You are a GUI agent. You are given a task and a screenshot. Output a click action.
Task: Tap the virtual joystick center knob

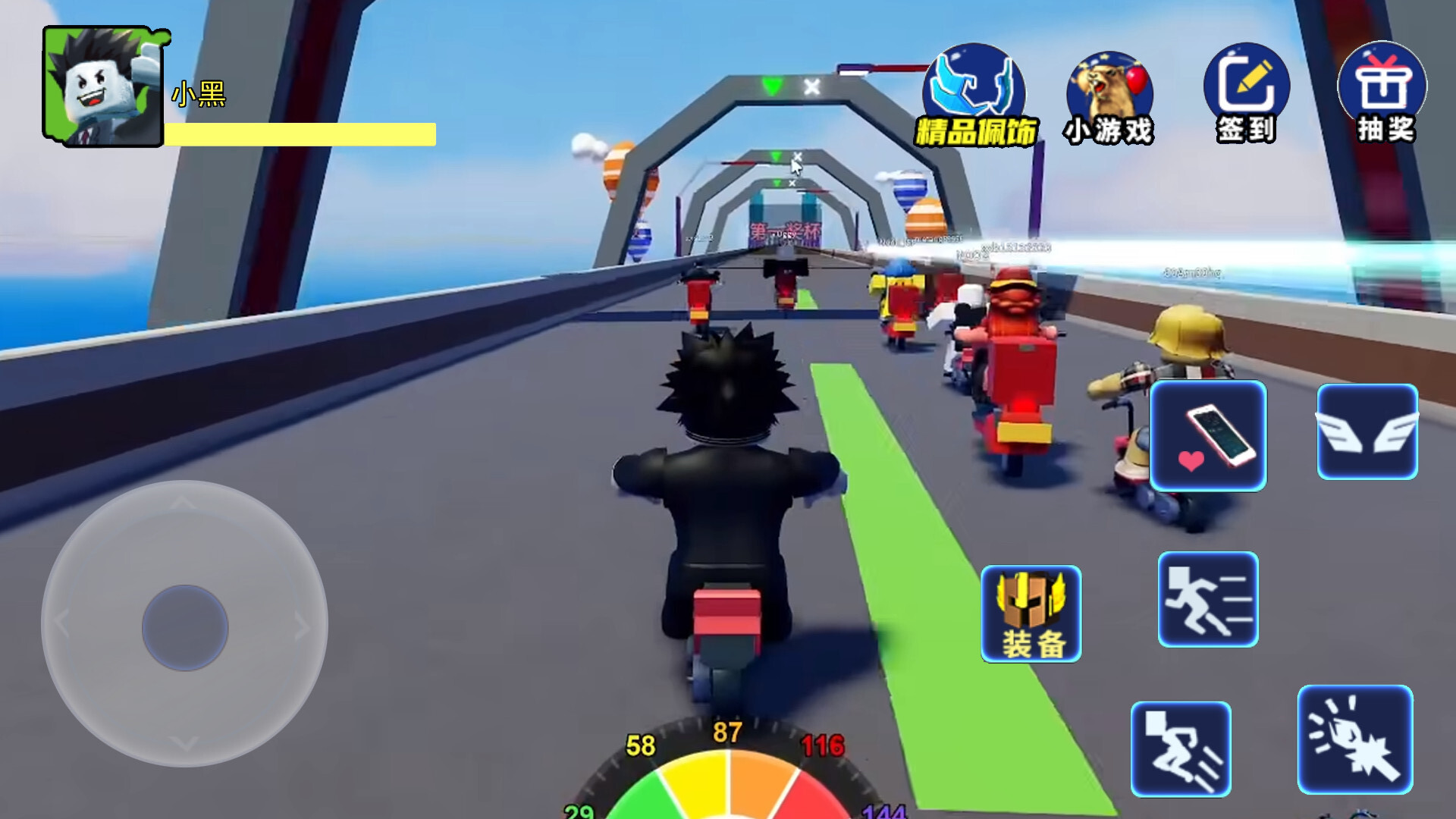point(185,627)
